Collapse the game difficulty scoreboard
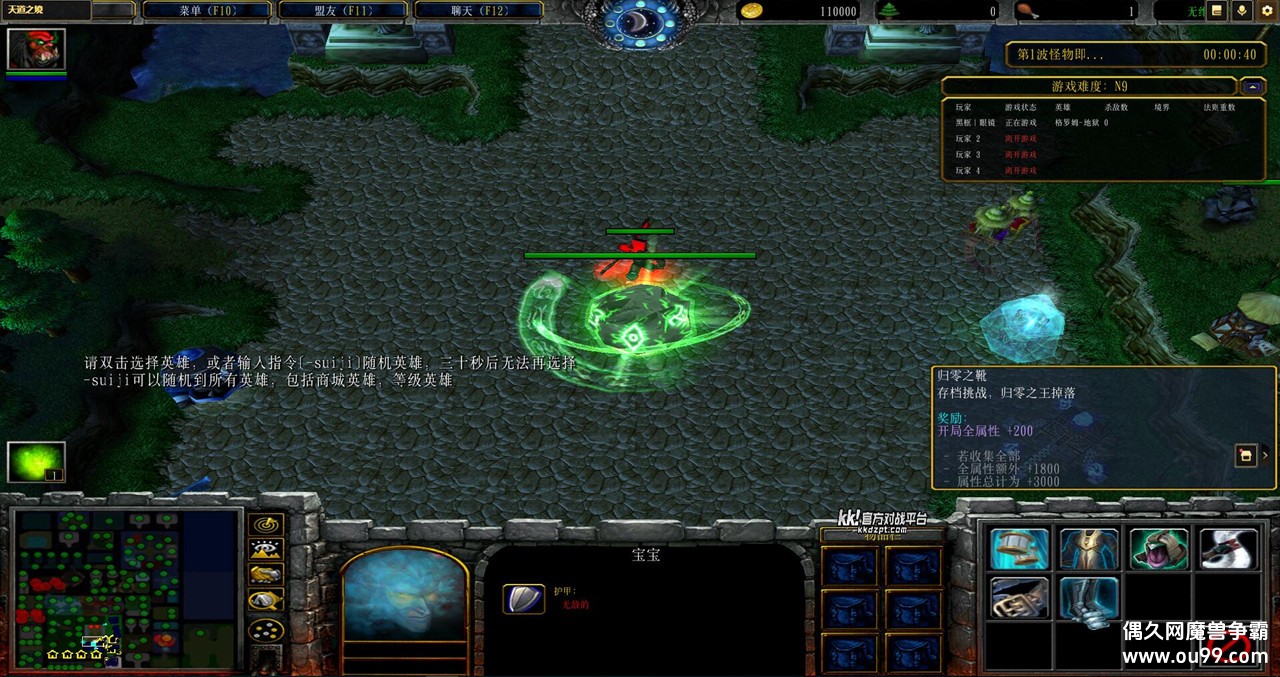 pyautogui.click(x=1253, y=86)
